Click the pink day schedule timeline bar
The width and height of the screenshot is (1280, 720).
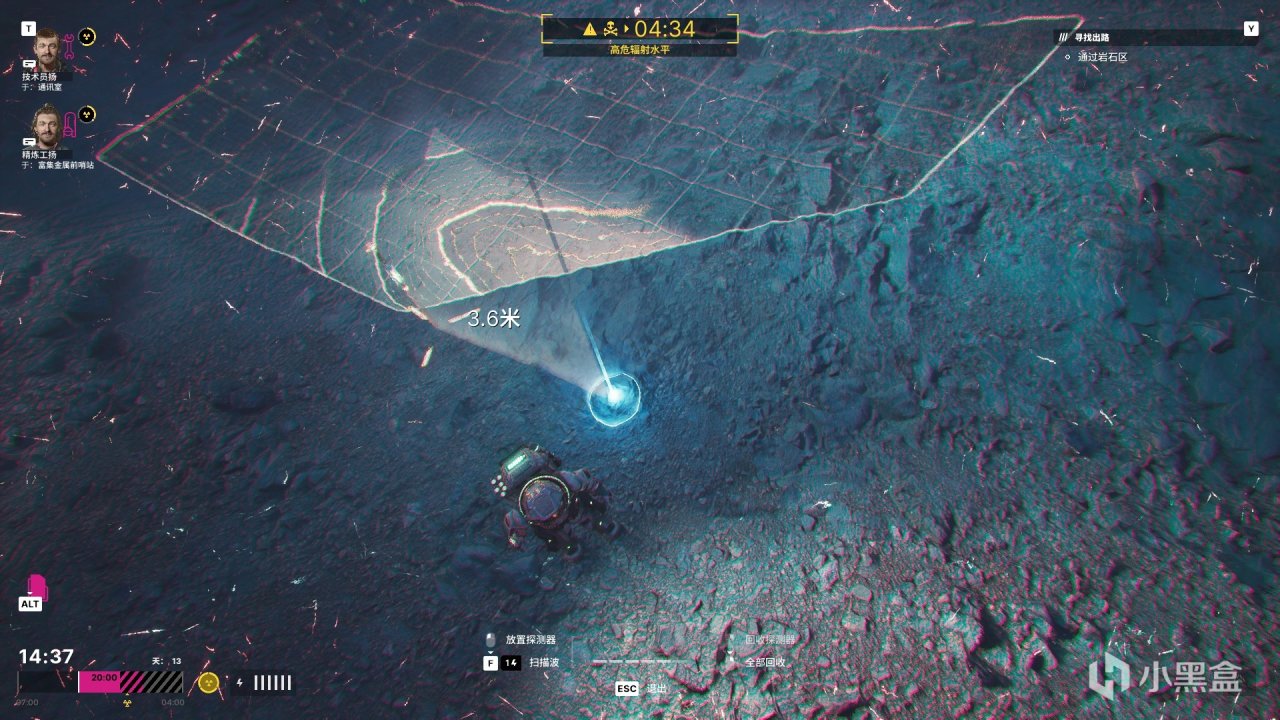pyautogui.click(x=130, y=682)
